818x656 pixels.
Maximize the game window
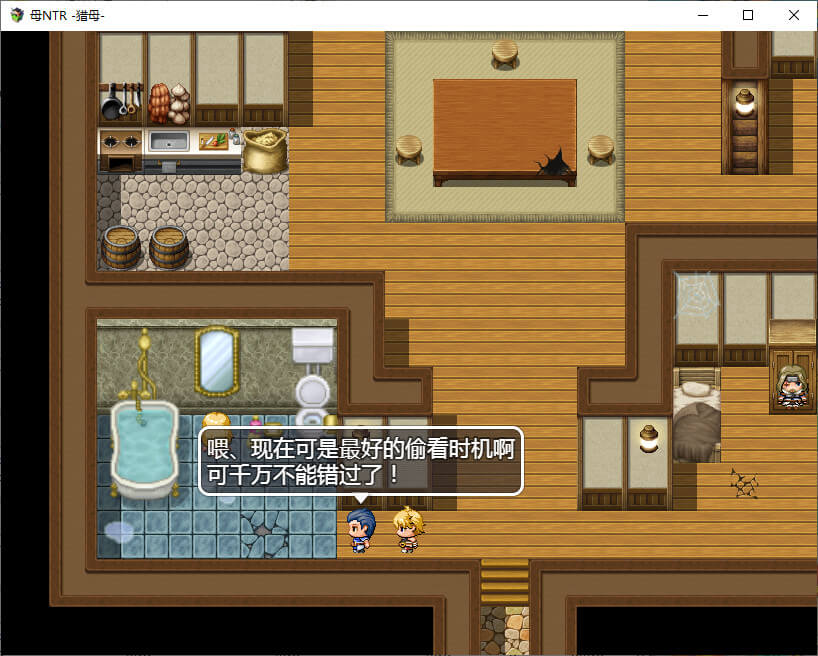click(748, 15)
